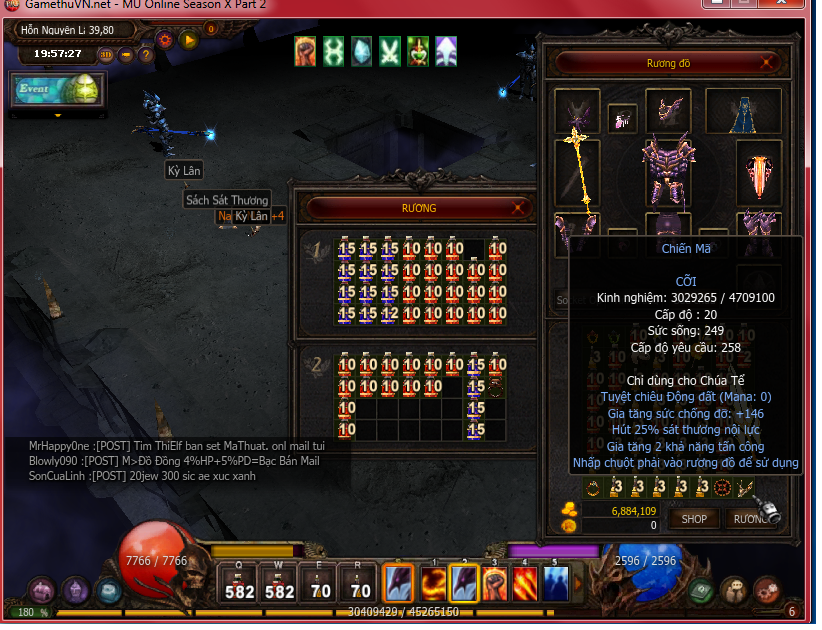Use the R potion slot showing 70

(358, 583)
